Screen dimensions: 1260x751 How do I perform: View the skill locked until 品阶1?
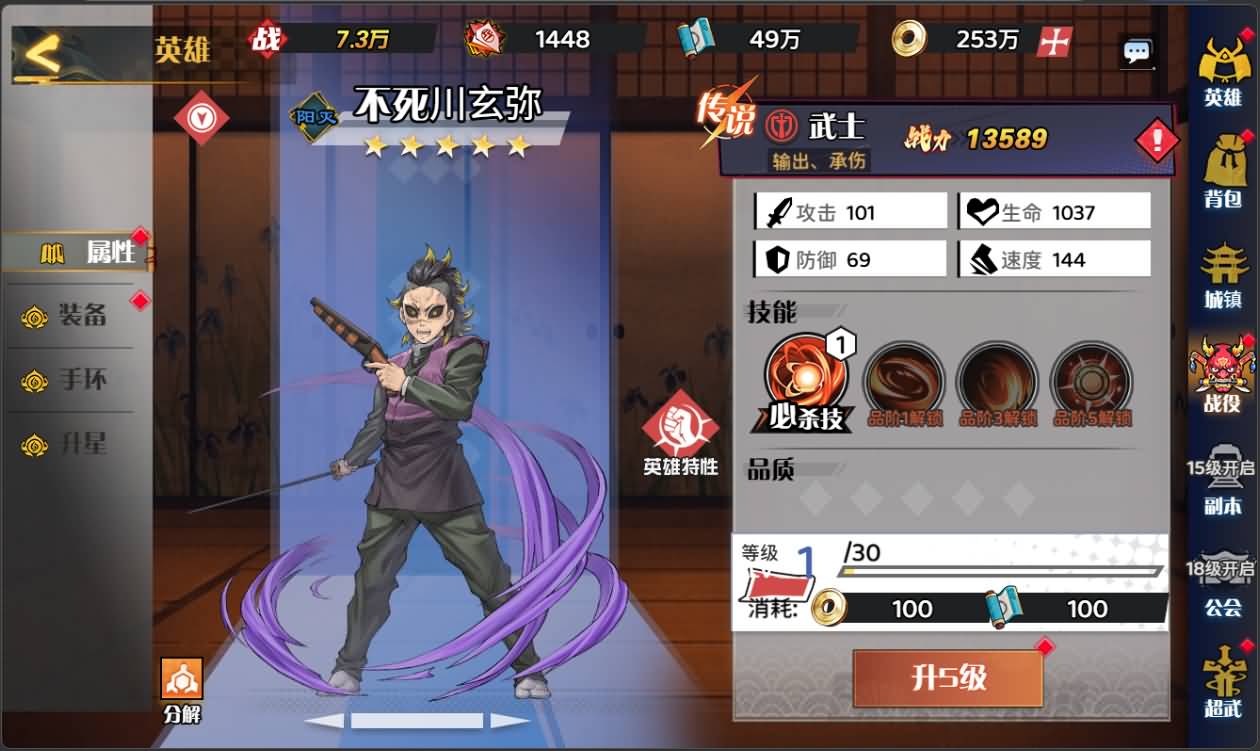pyautogui.click(x=902, y=381)
